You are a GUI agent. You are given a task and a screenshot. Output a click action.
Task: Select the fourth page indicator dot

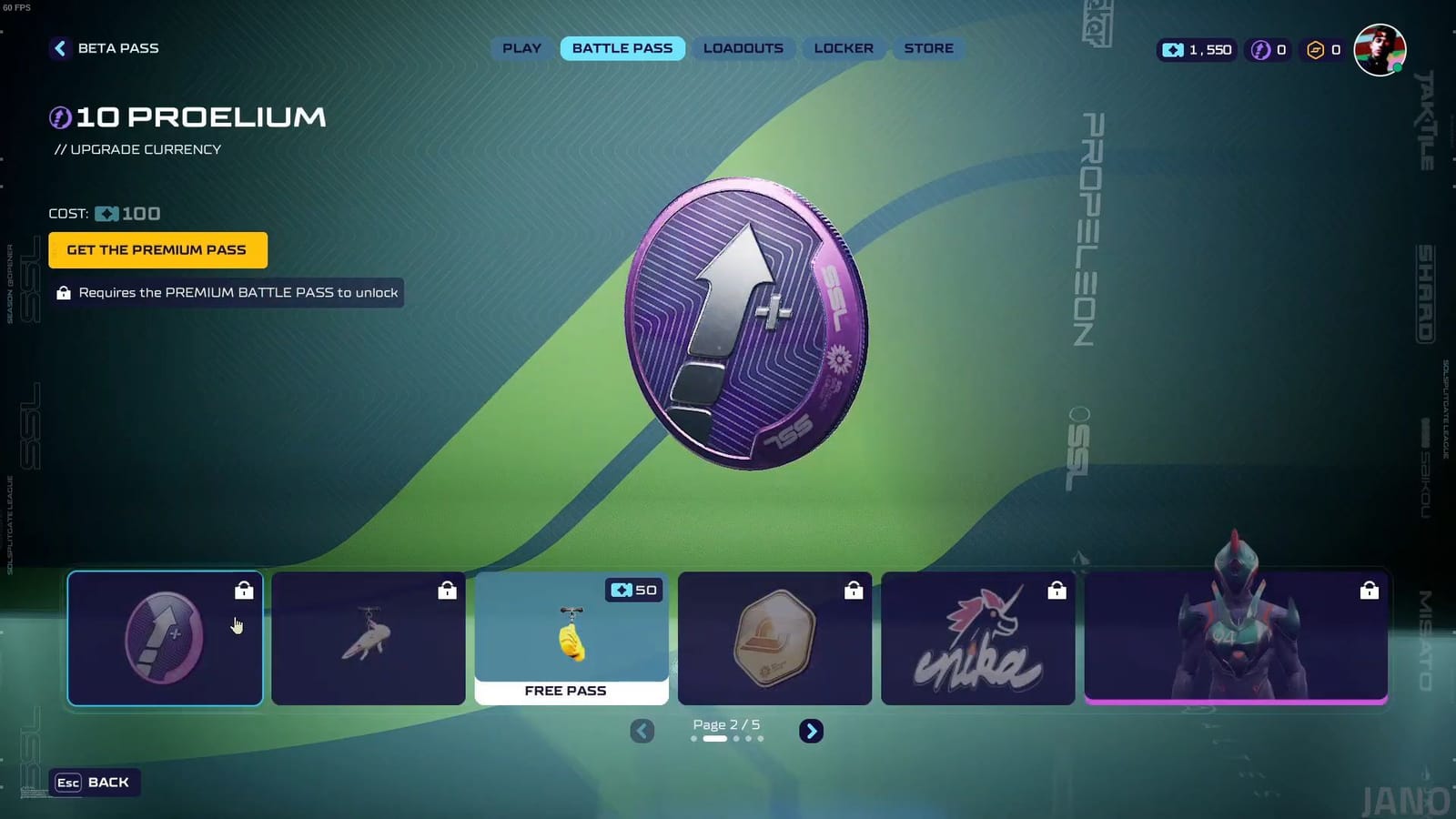tap(747, 738)
